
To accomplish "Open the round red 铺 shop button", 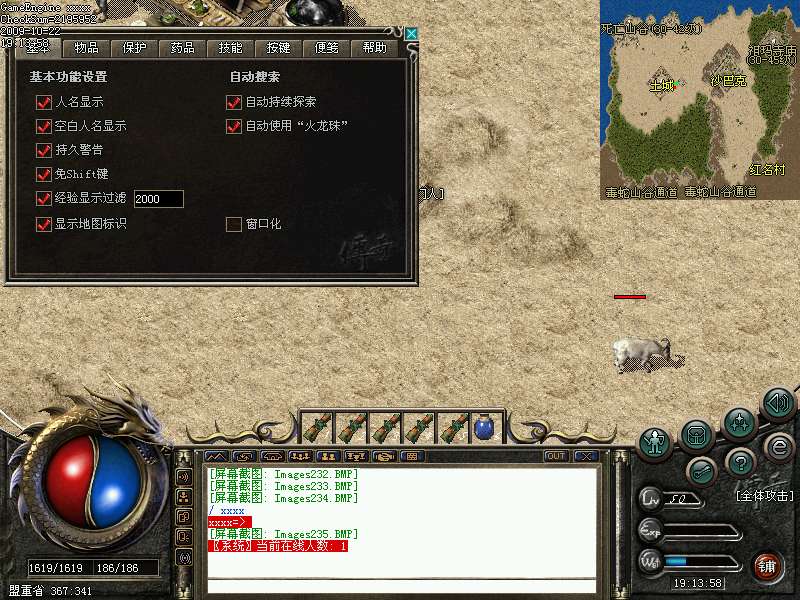I will (x=768, y=567).
